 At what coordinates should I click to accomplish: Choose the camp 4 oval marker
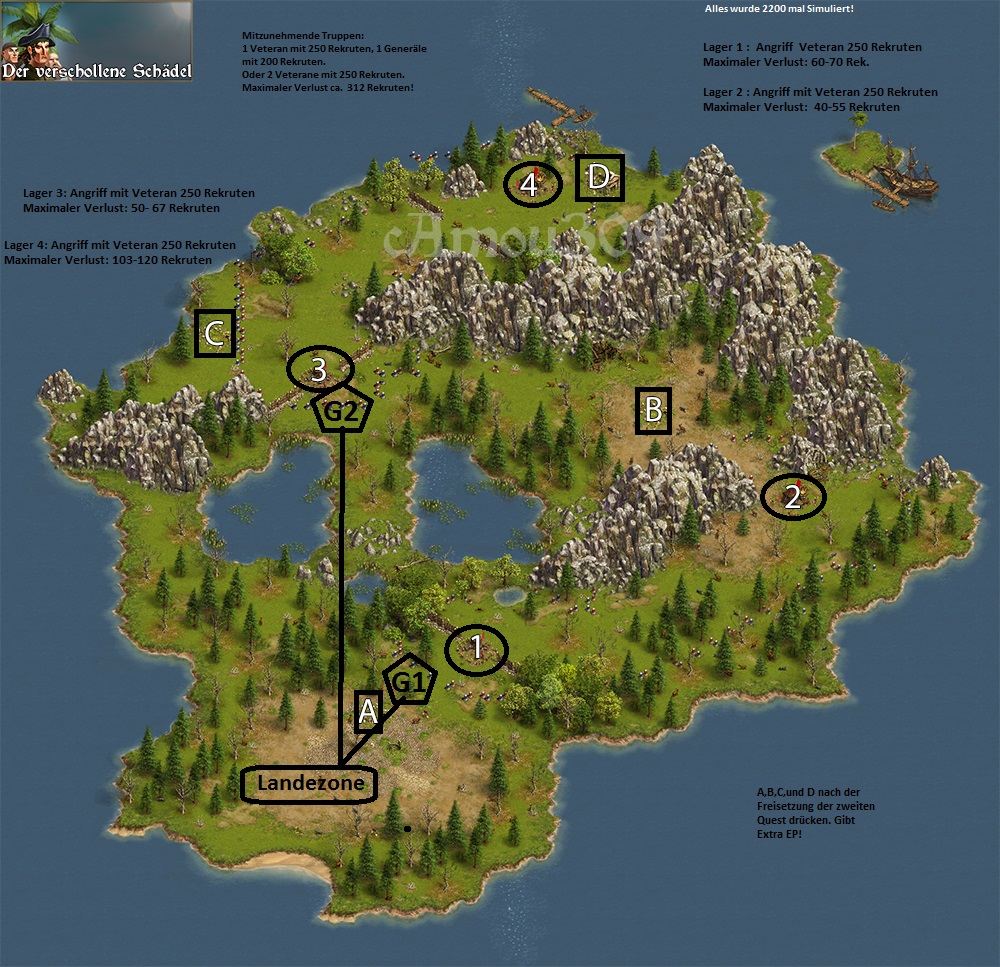[x=530, y=184]
